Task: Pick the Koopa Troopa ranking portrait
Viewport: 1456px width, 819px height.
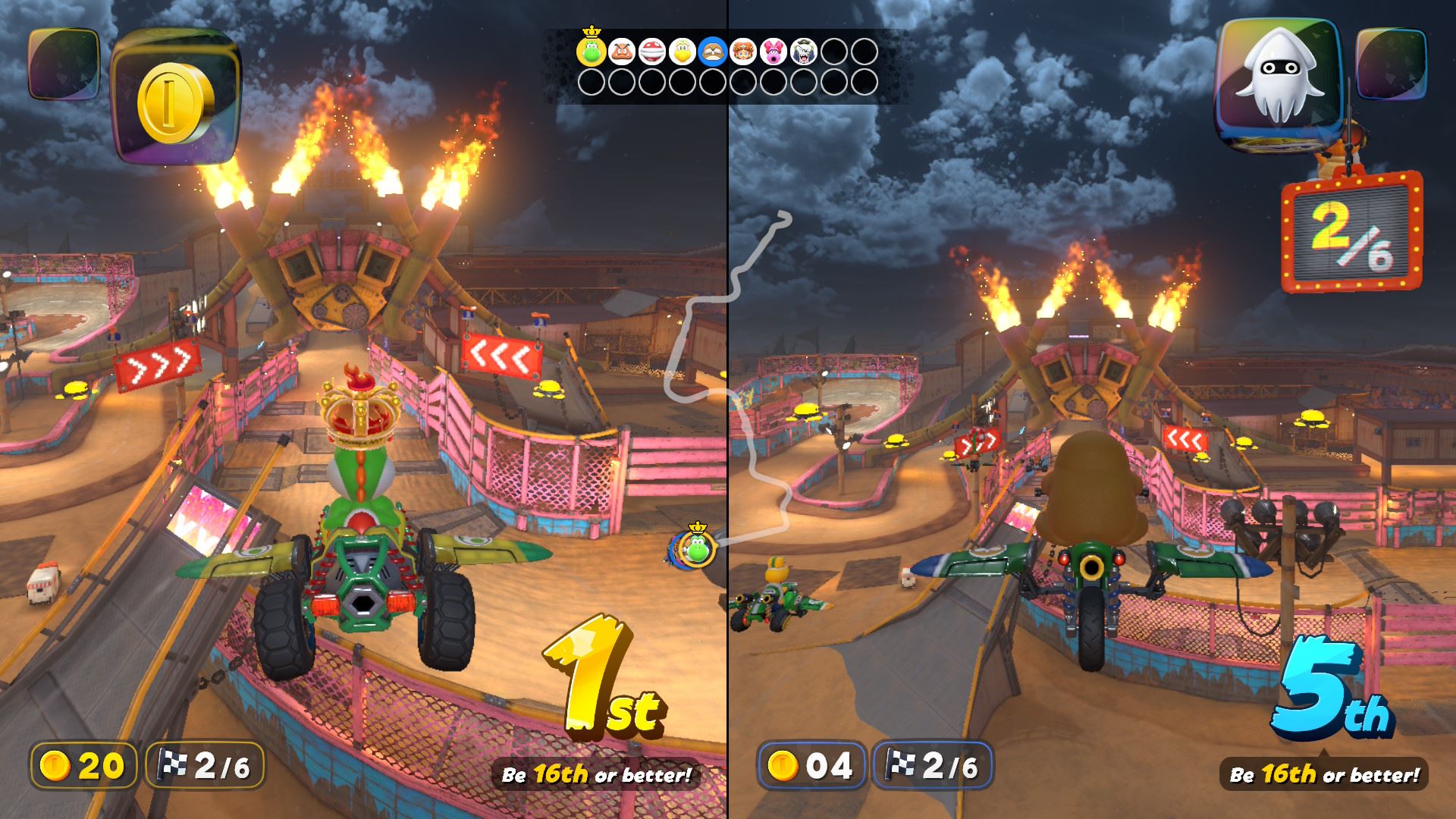Action: (682, 52)
